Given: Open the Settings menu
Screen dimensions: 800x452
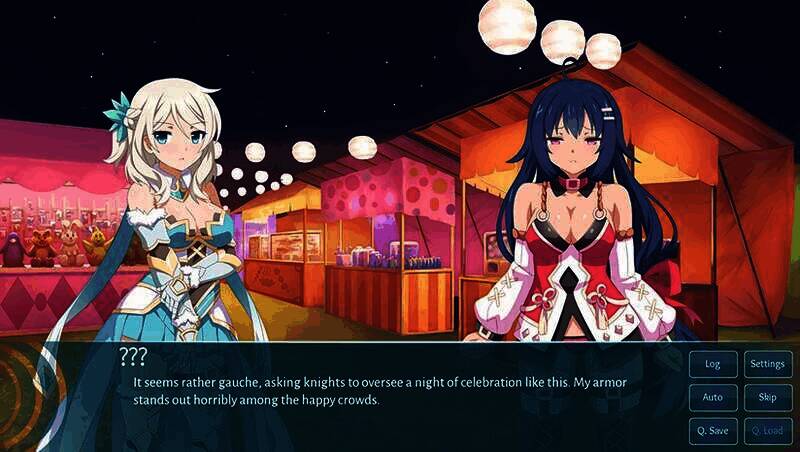Looking at the screenshot, I should point(768,364).
